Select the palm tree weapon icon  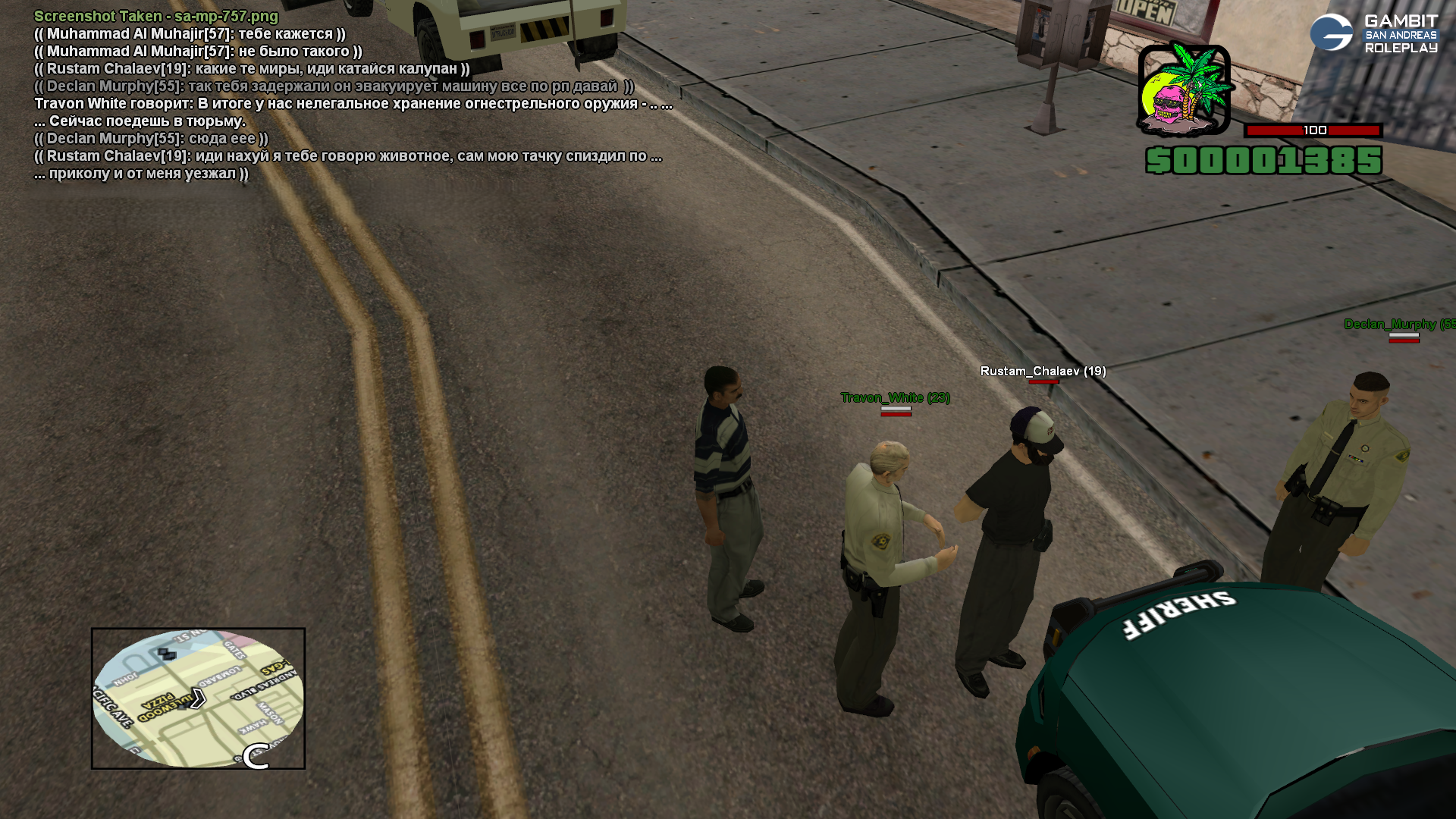1183,89
